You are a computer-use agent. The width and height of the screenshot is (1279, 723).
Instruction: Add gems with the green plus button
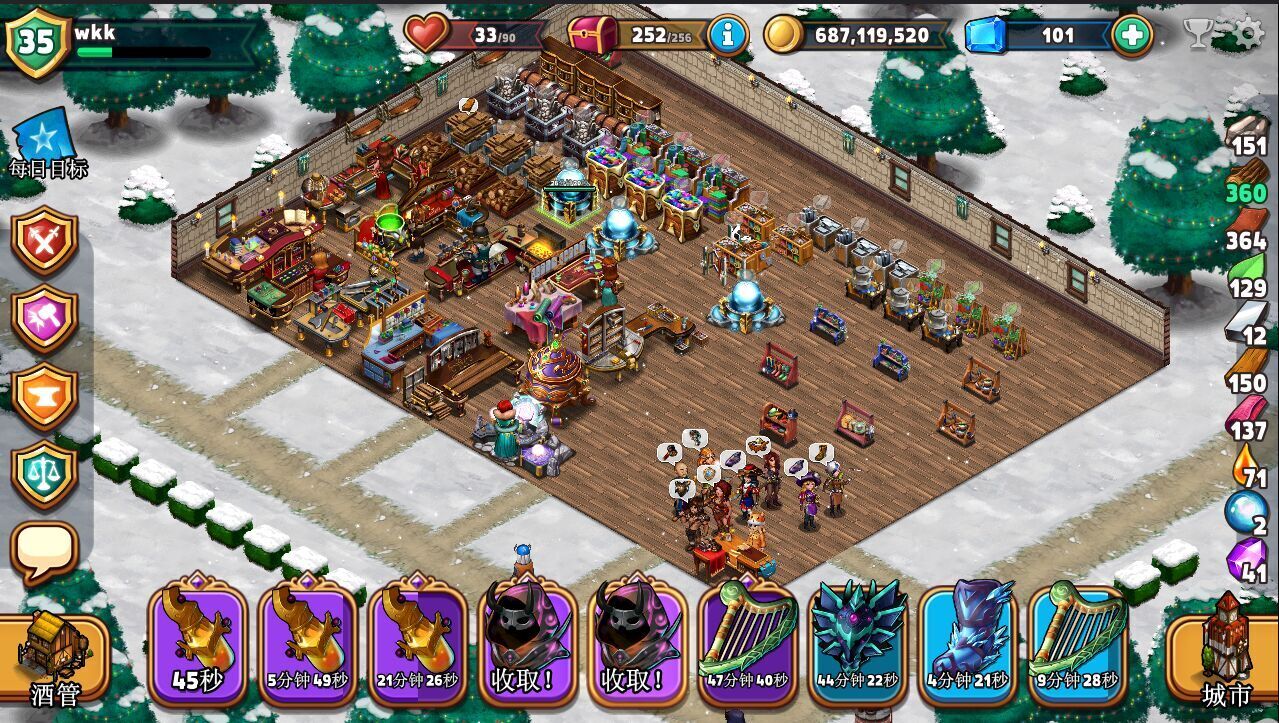tap(1131, 35)
